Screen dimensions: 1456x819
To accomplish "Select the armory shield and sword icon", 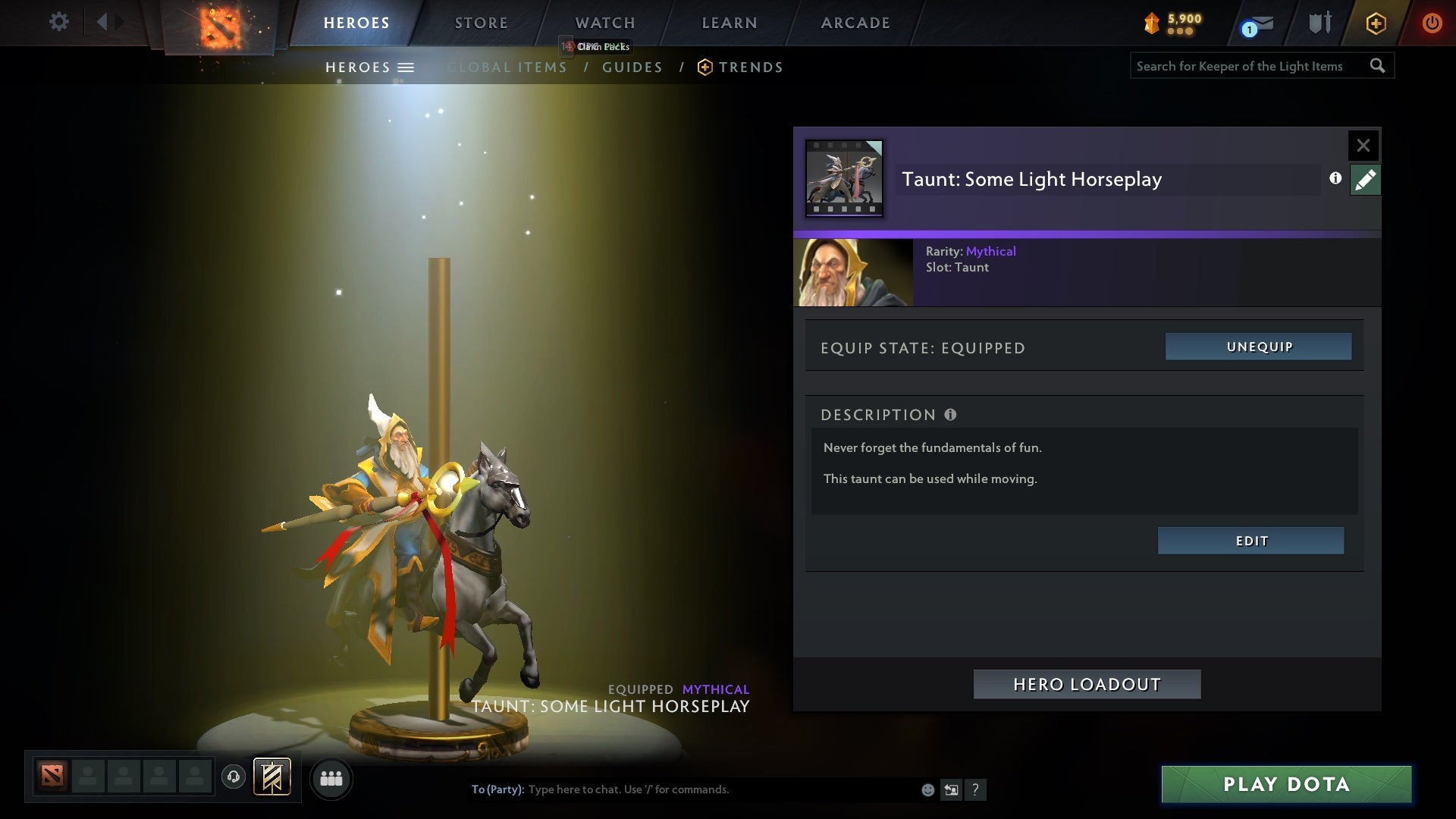I will (1319, 23).
